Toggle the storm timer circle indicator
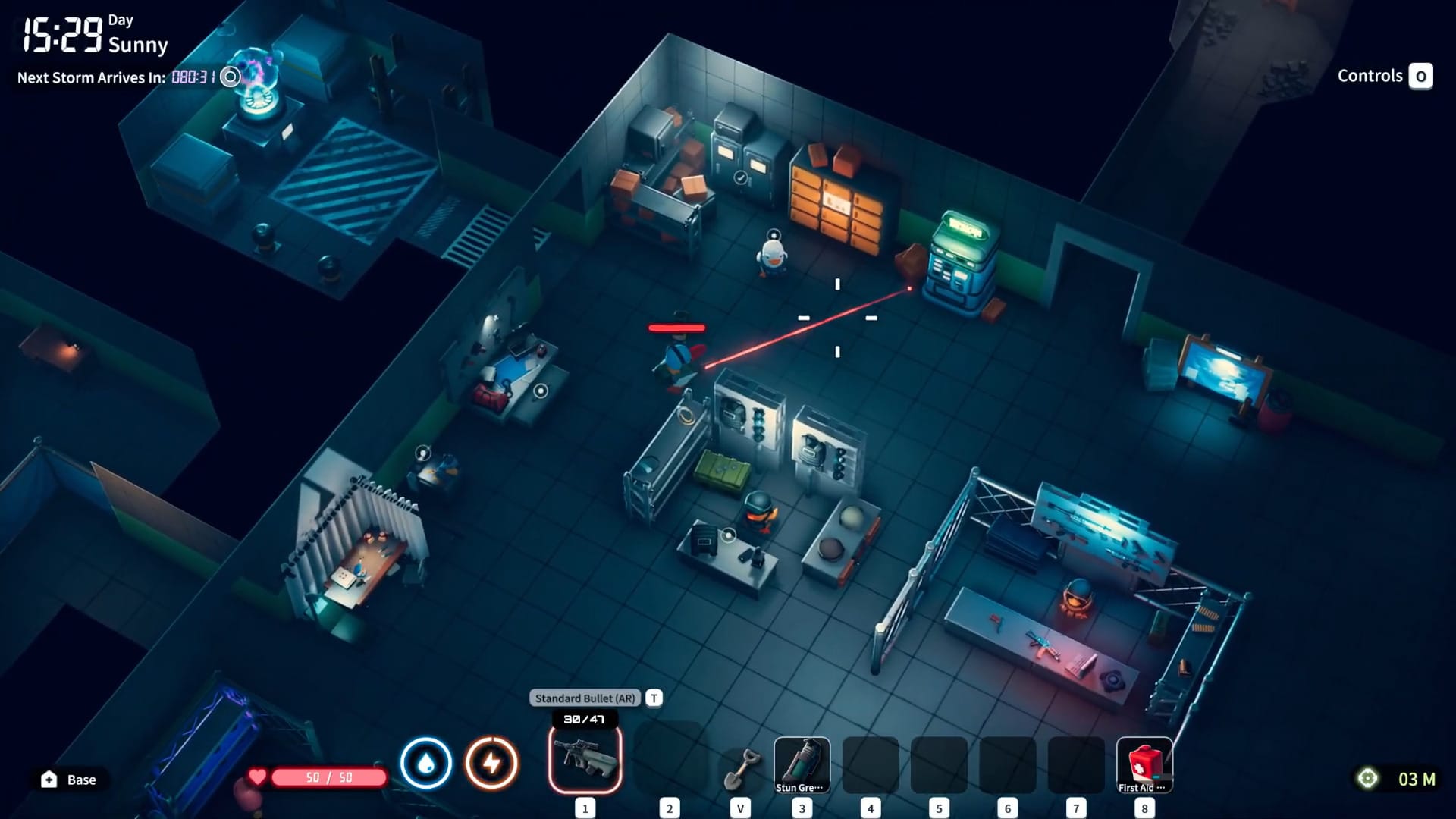 click(230, 77)
